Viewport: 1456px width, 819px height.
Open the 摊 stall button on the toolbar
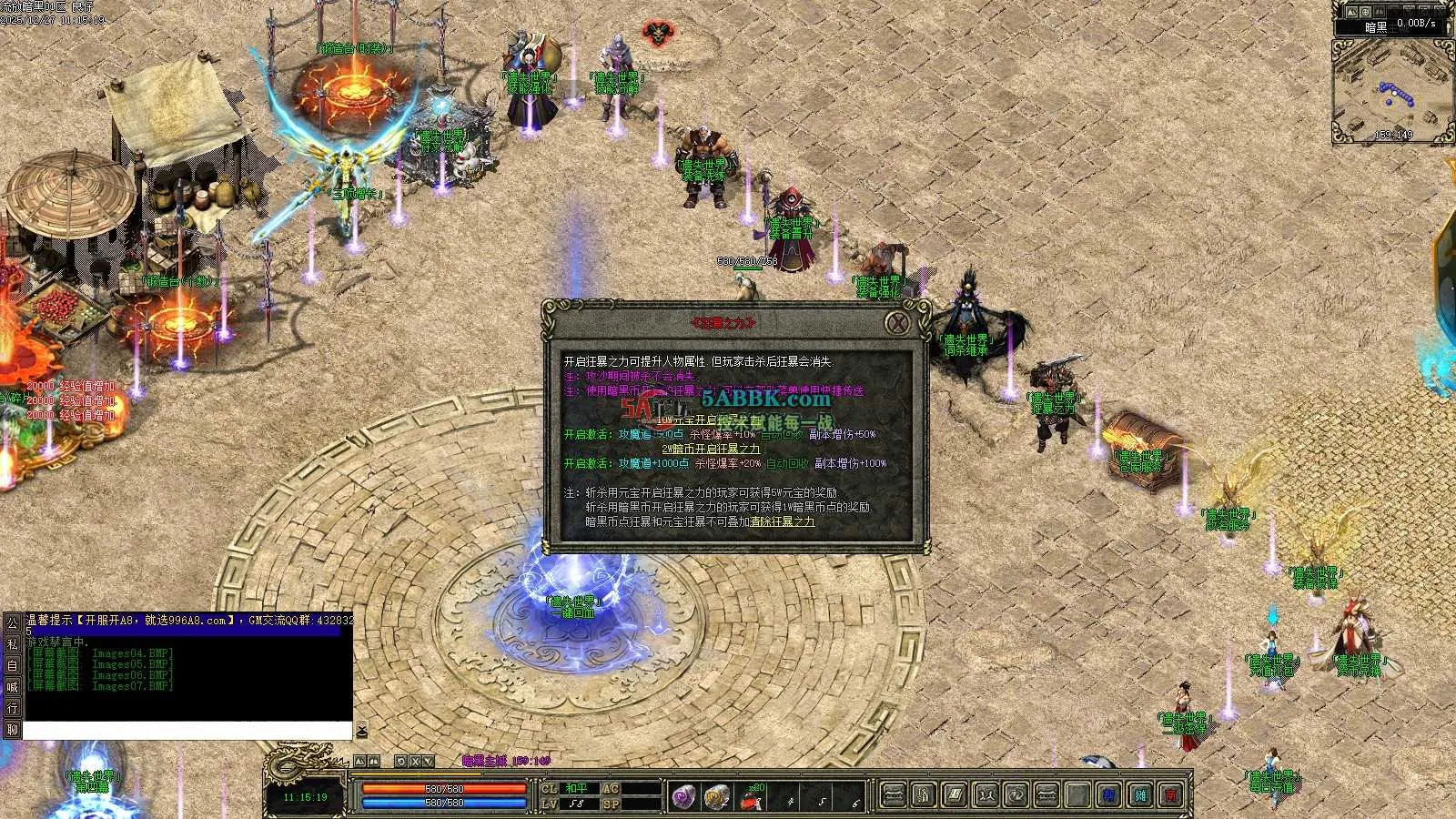pyautogui.click(x=1140, y=796)
